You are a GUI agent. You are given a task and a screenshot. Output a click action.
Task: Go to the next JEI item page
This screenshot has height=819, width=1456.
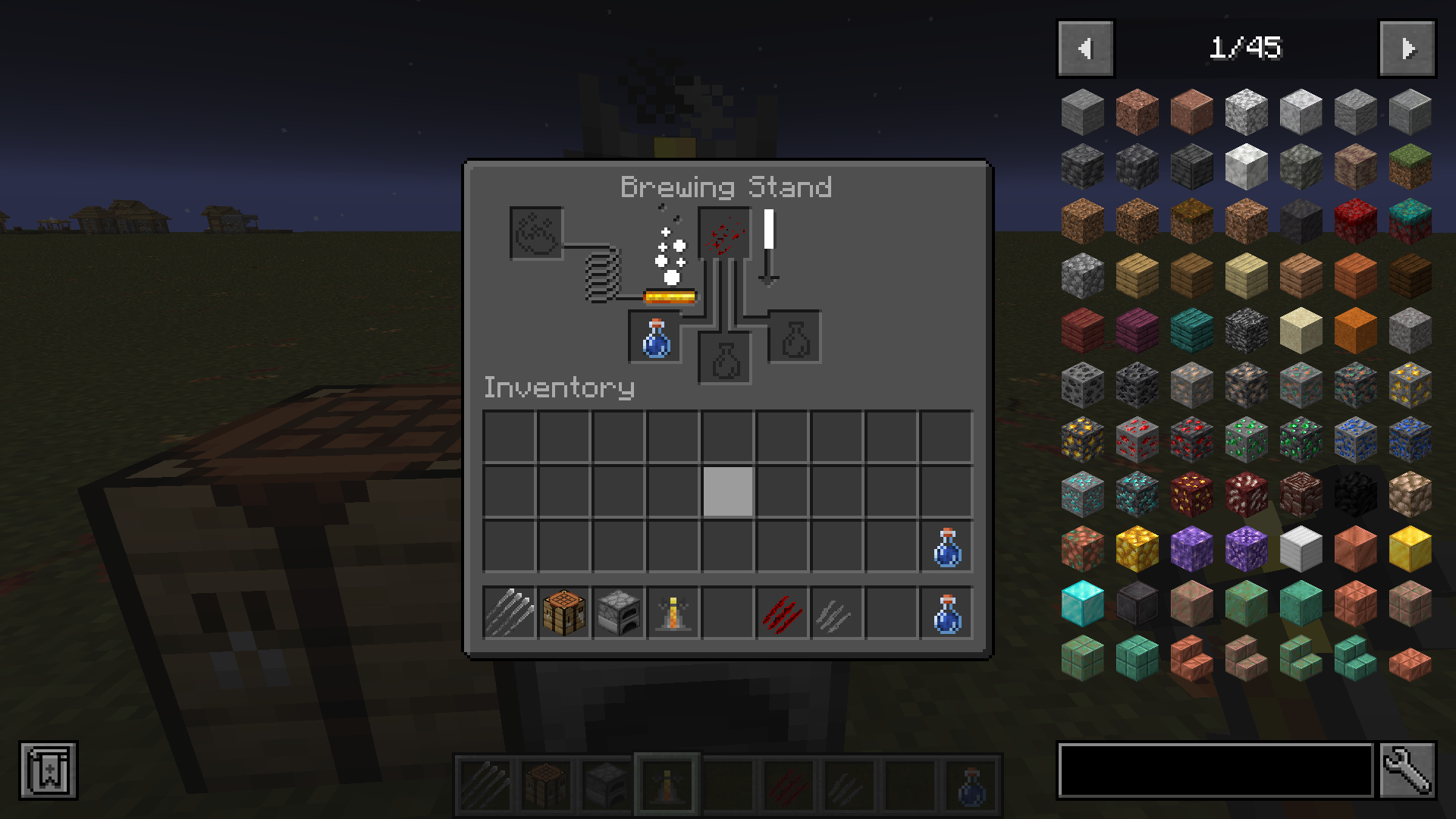point(1407,48)
